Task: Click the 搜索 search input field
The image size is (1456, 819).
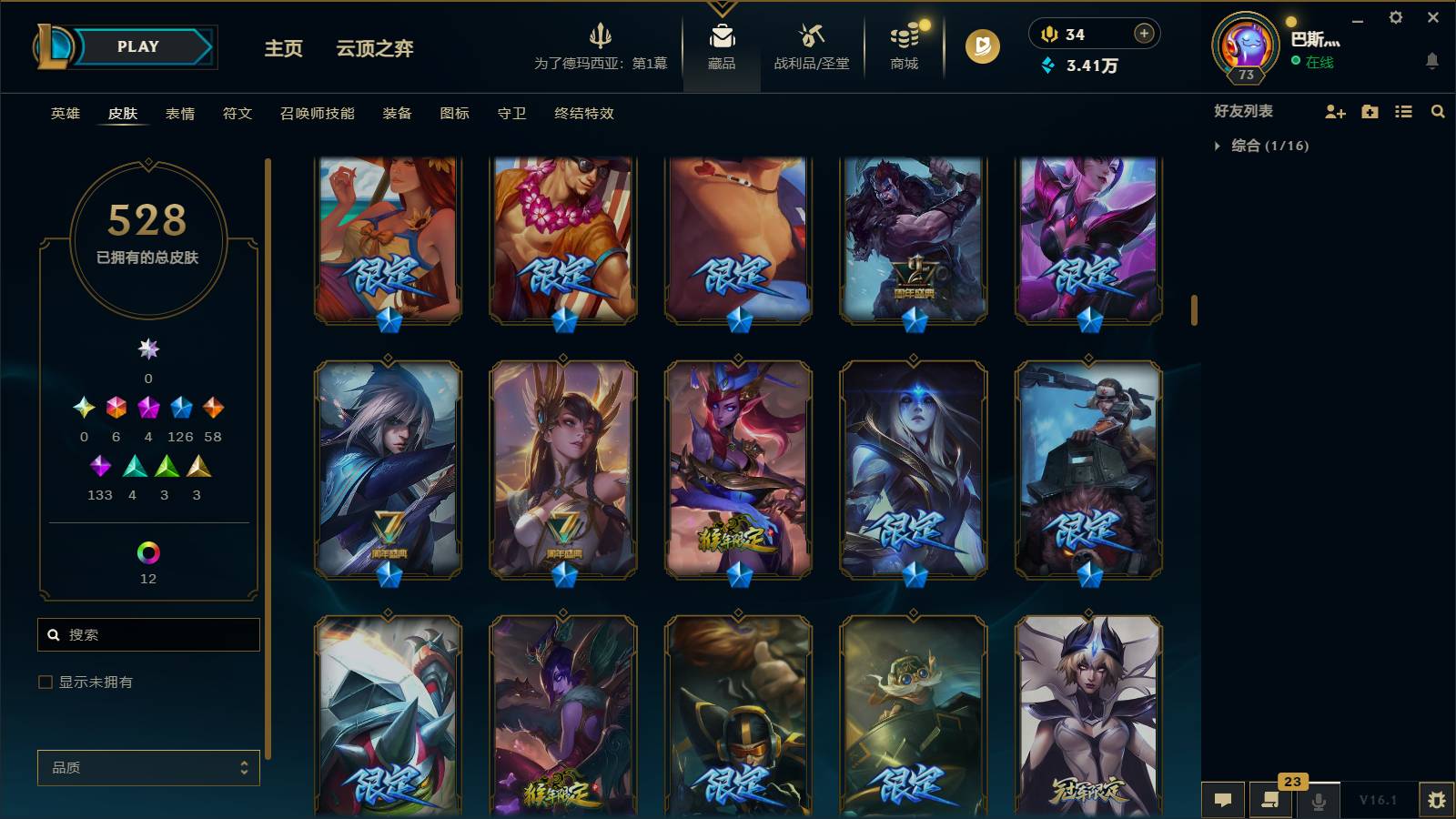Action: 148,634
